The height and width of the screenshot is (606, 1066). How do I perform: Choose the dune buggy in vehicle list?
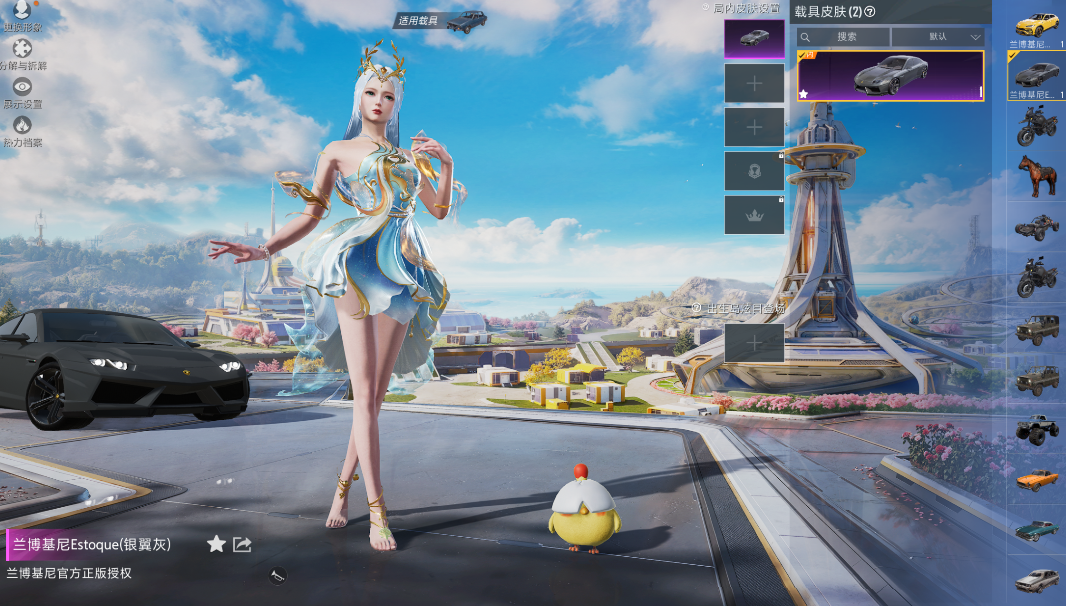1037,227
